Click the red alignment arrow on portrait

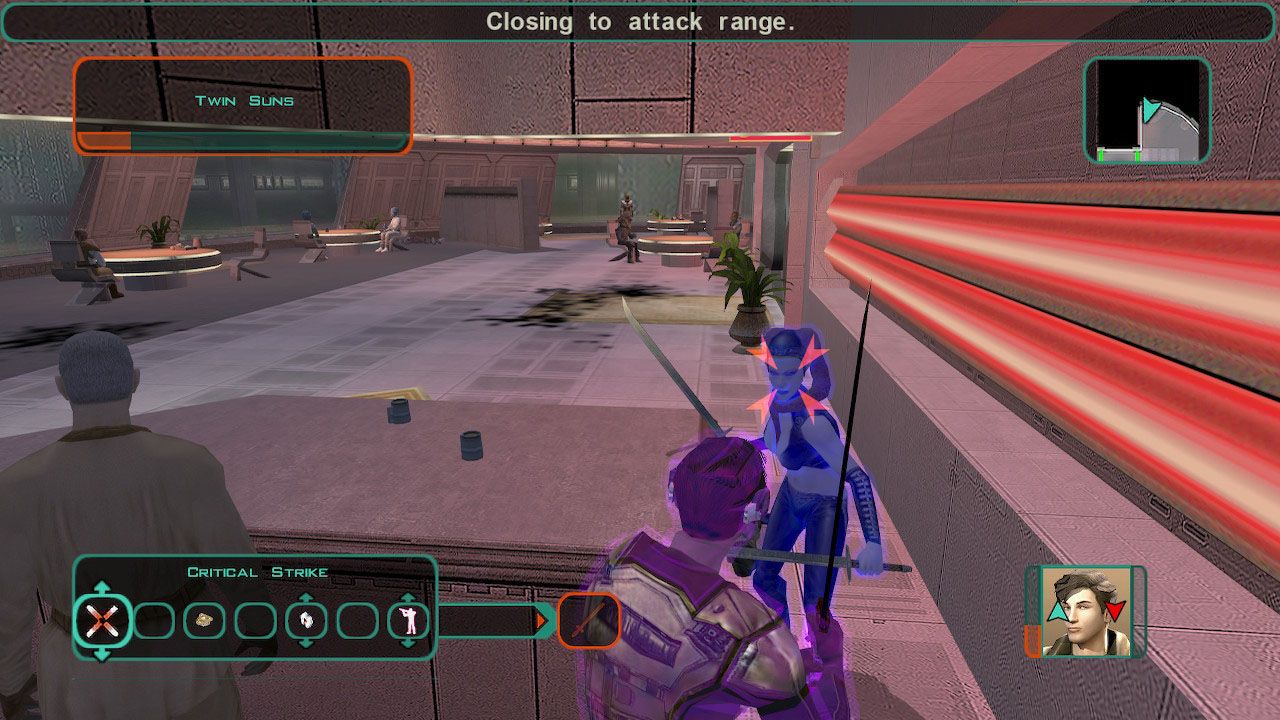1114,610
